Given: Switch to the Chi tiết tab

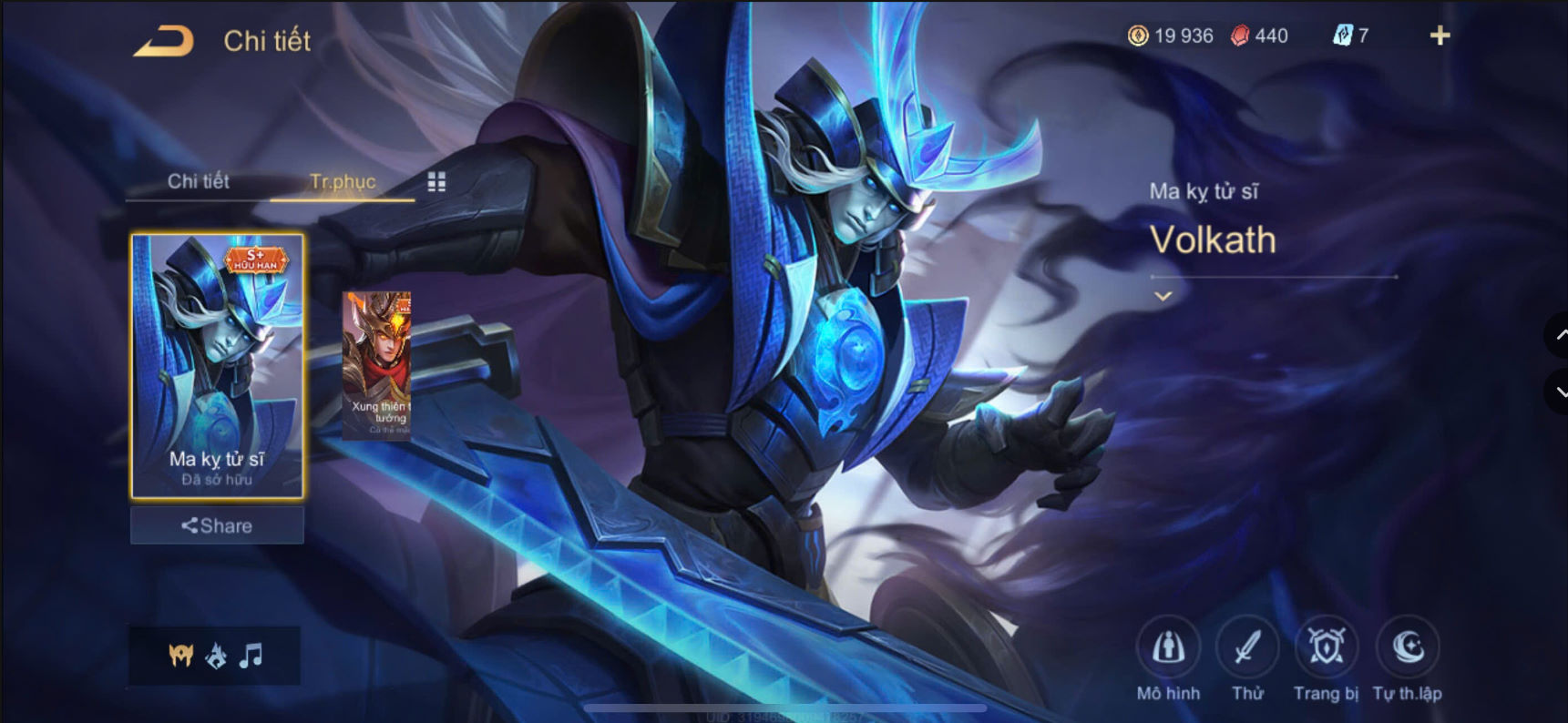Looking at the screenshot, I should pyautogui.click(x=199, y=182).
